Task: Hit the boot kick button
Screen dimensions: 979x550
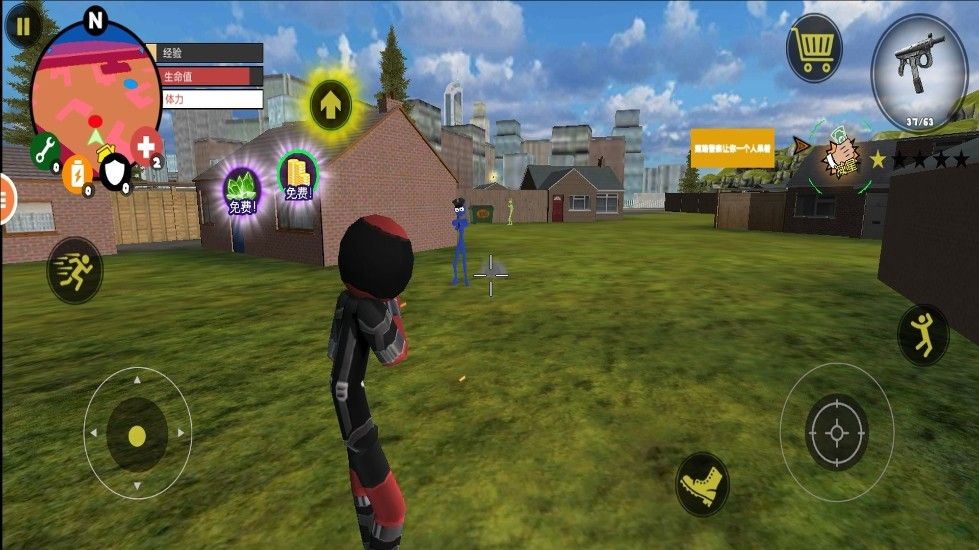Action: 702,484
